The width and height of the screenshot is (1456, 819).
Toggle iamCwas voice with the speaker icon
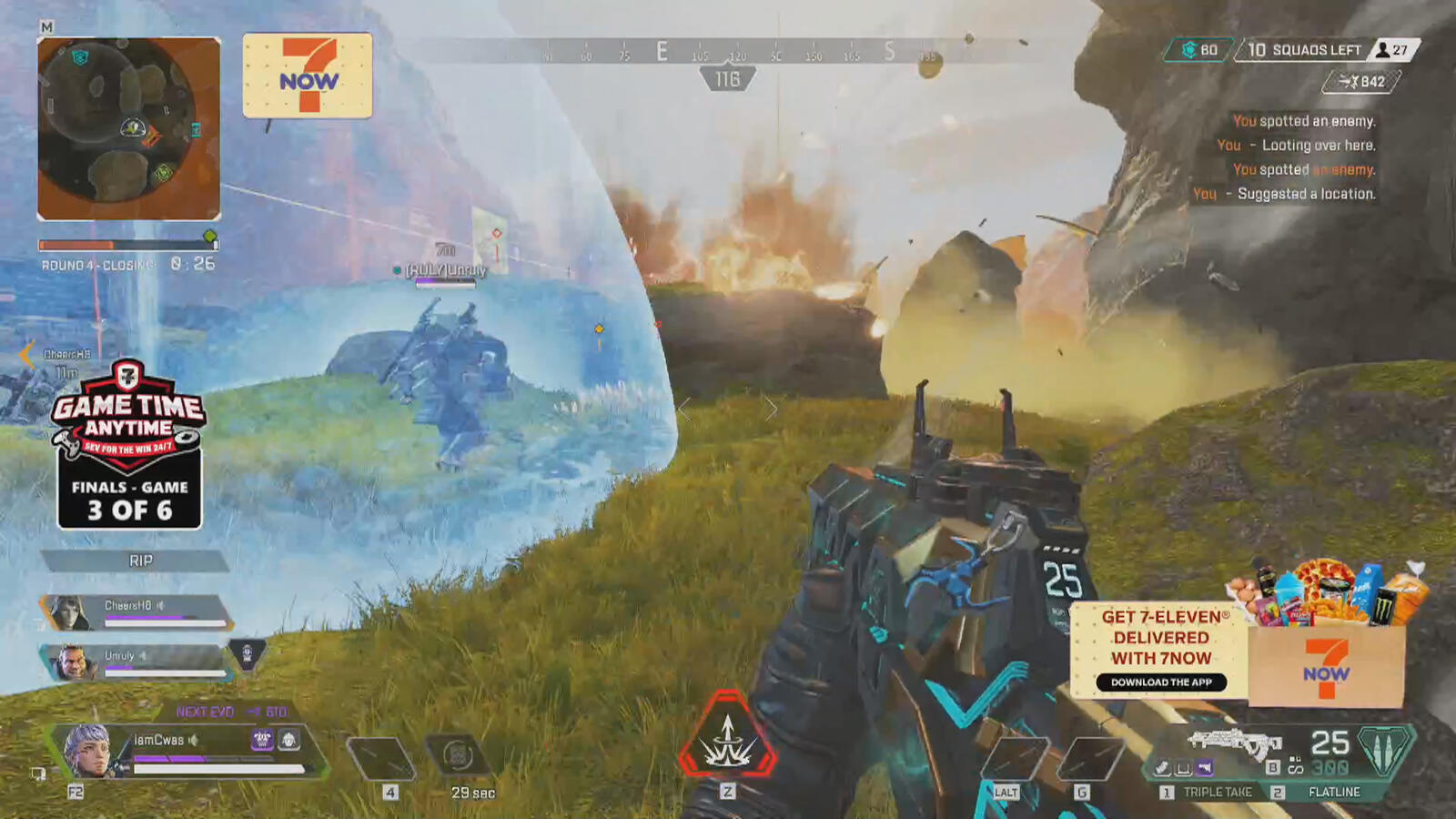(x=193, y=741)
